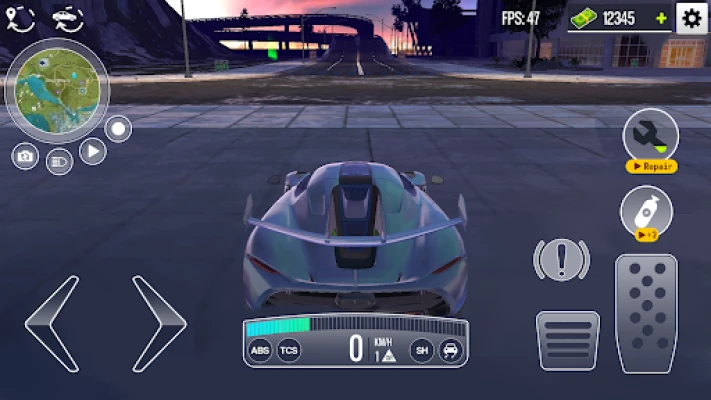This screenshot has width=711, height=400.
Task: Toggle the hazard warning lights
Action: click(562, 259)
